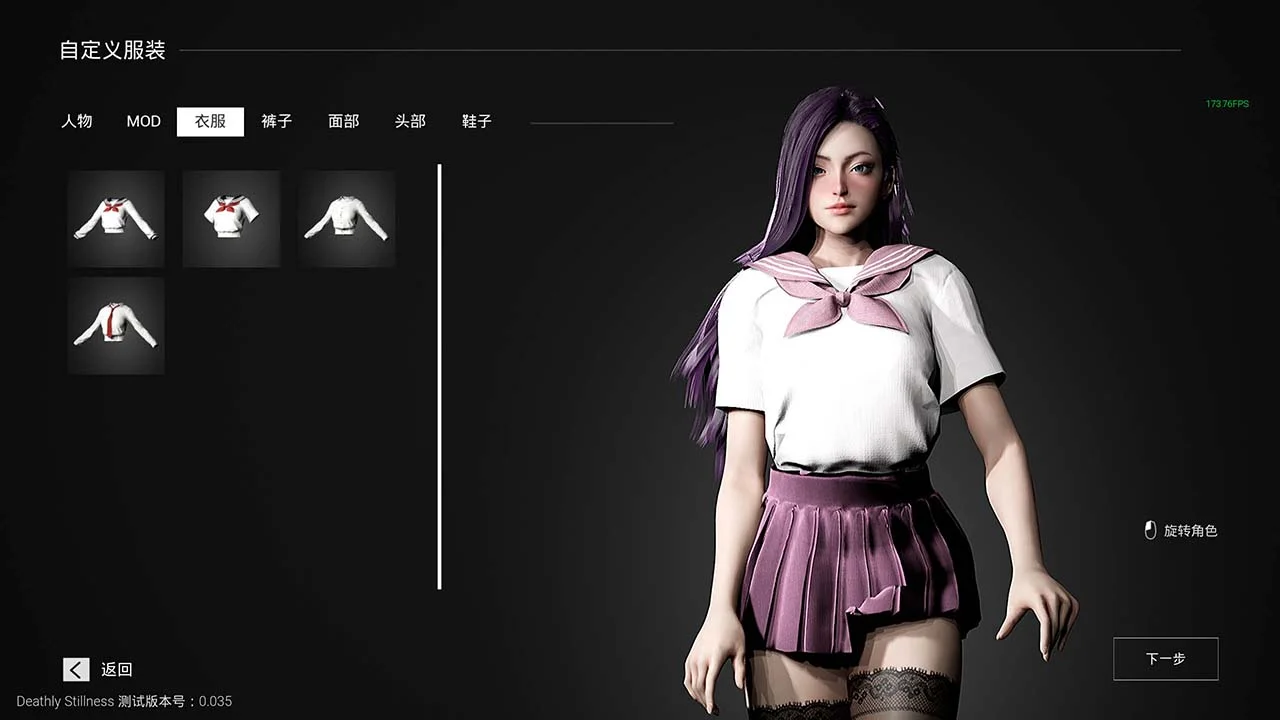Switch to the 裤子 pants tab
Screen dimensions: 1280x720
click(x=277, y=121)
